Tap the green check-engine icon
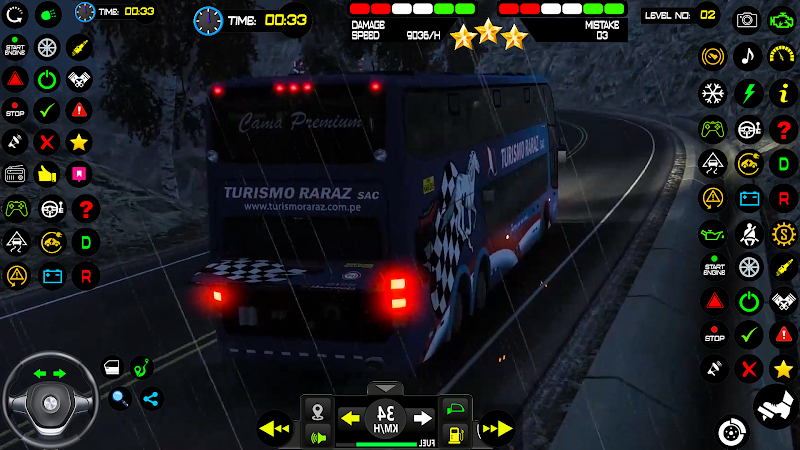800x450 pixels. point(782,19)
